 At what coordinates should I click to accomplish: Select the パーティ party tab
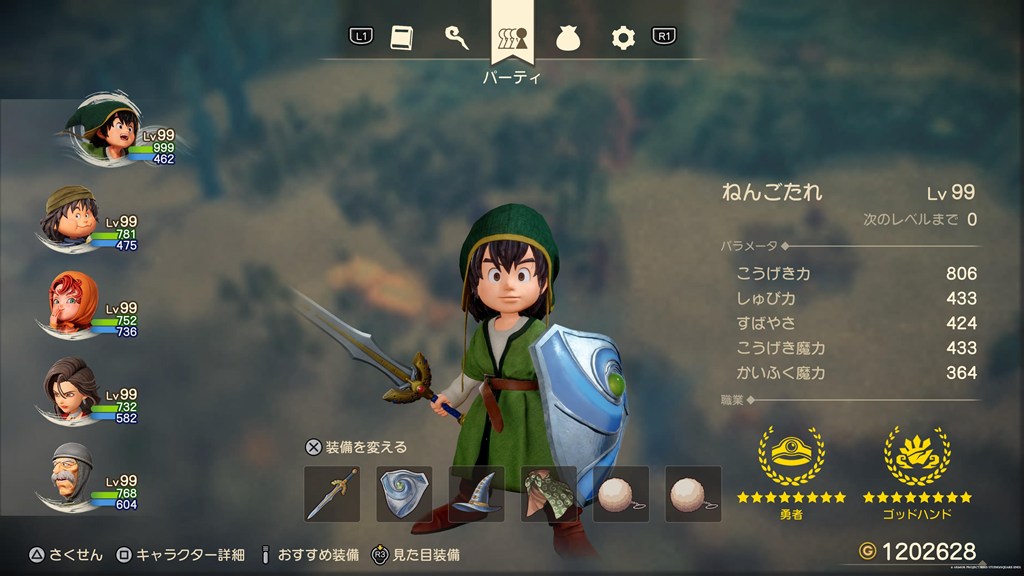point(512,40)
